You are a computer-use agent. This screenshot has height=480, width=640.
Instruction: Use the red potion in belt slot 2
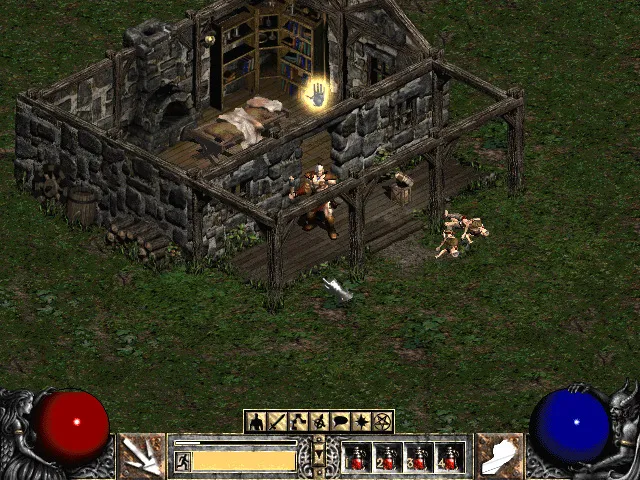click(x=388, y=458)
